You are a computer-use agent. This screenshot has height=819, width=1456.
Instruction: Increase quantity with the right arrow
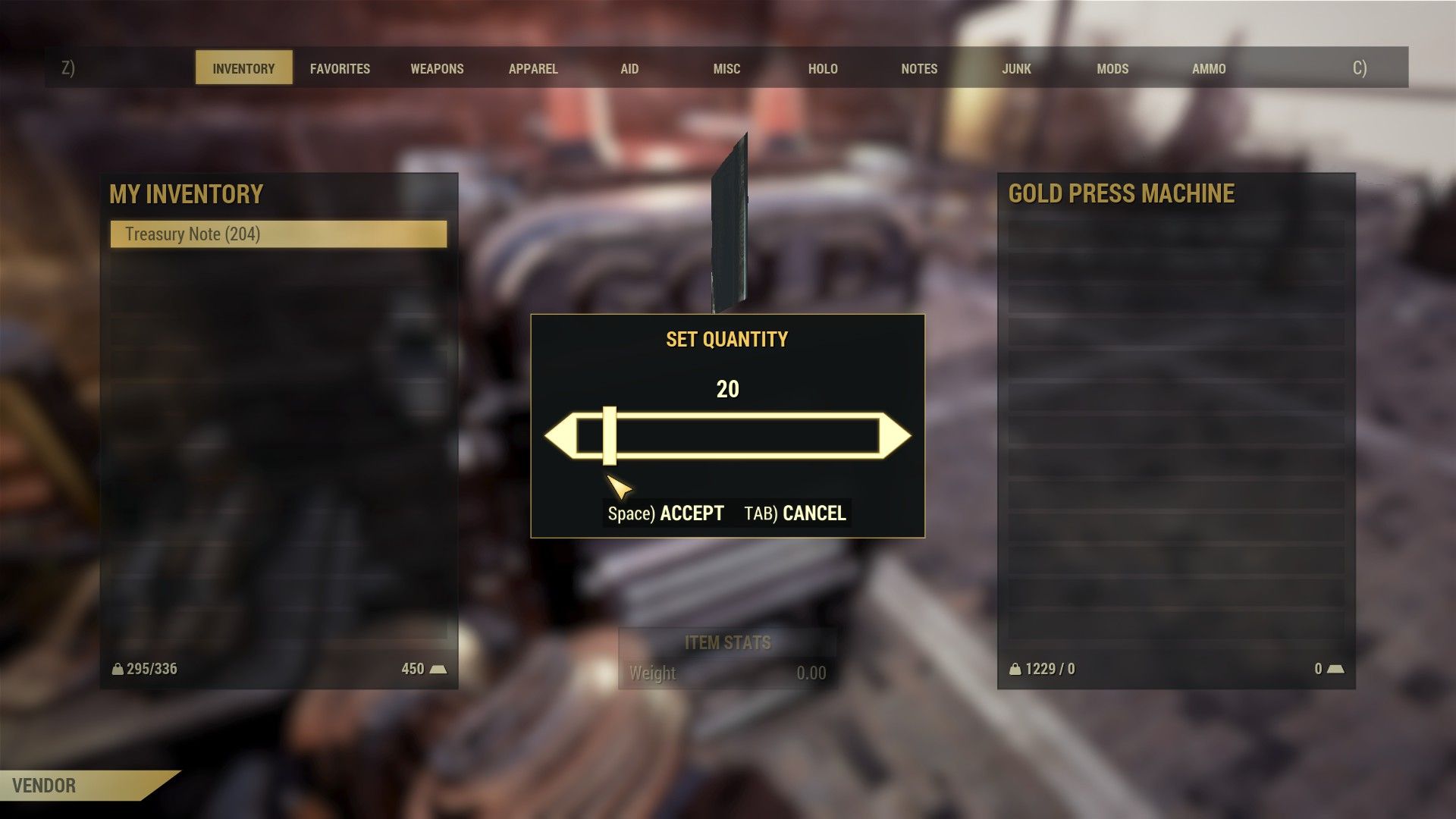click(x=896, y=436)
